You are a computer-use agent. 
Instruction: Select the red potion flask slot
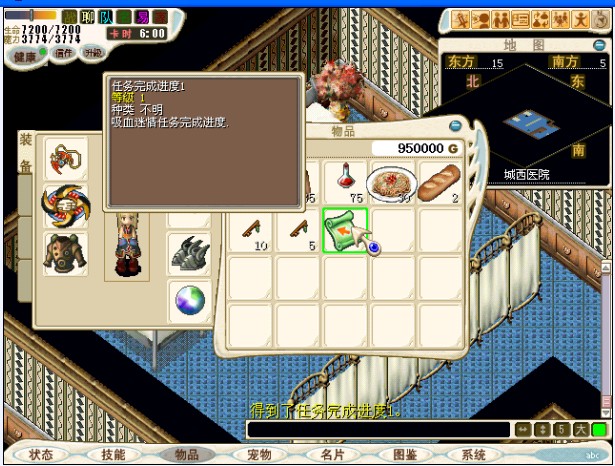point(345,182)
